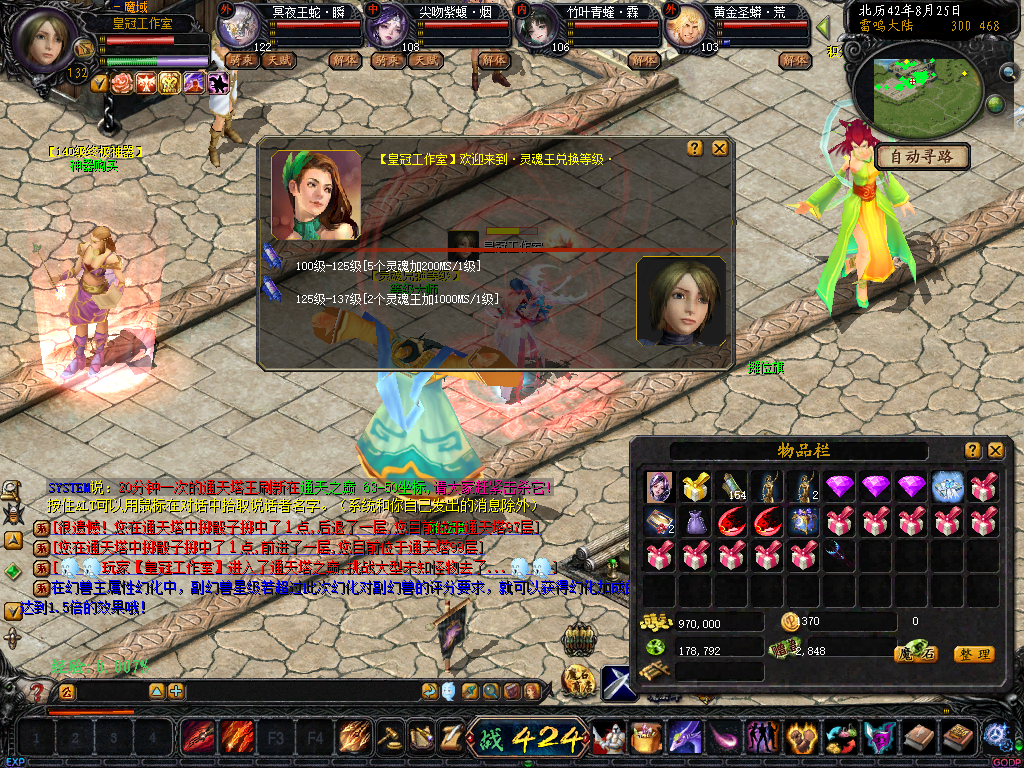Close the NPC dialogue window
This screenshot has height=768, width=1024.
(x=719, y=148)
